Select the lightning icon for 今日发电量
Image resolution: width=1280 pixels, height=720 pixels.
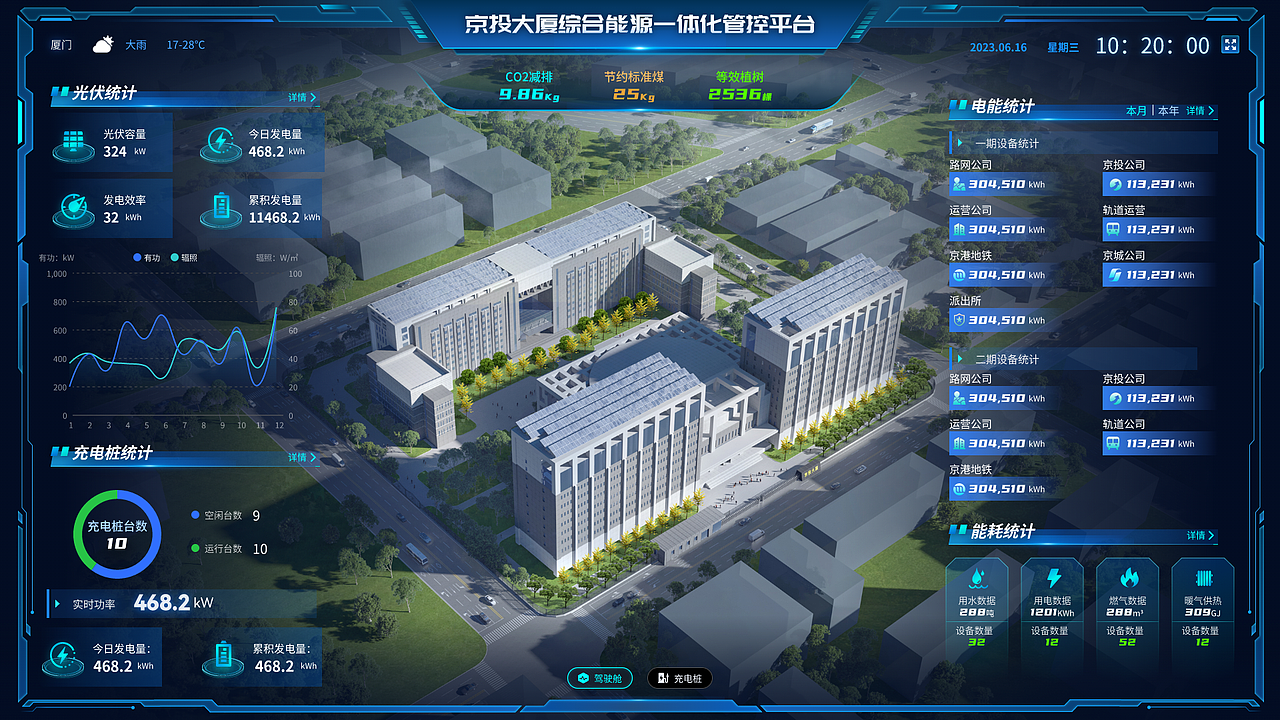tap(220, 143)
